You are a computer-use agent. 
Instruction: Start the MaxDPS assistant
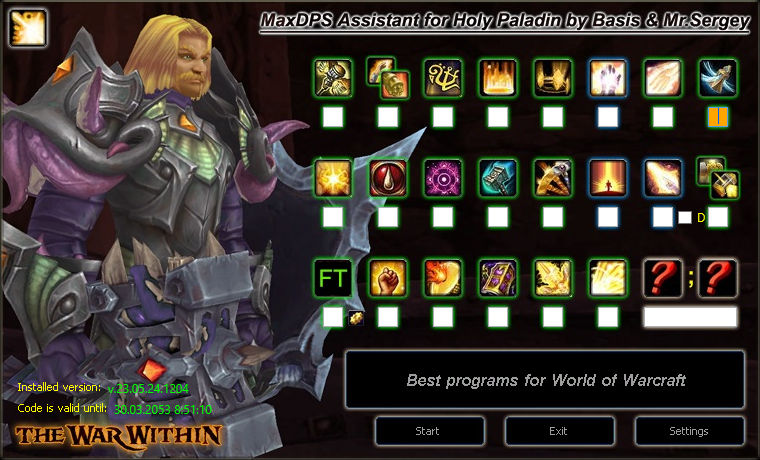point(427,431)
